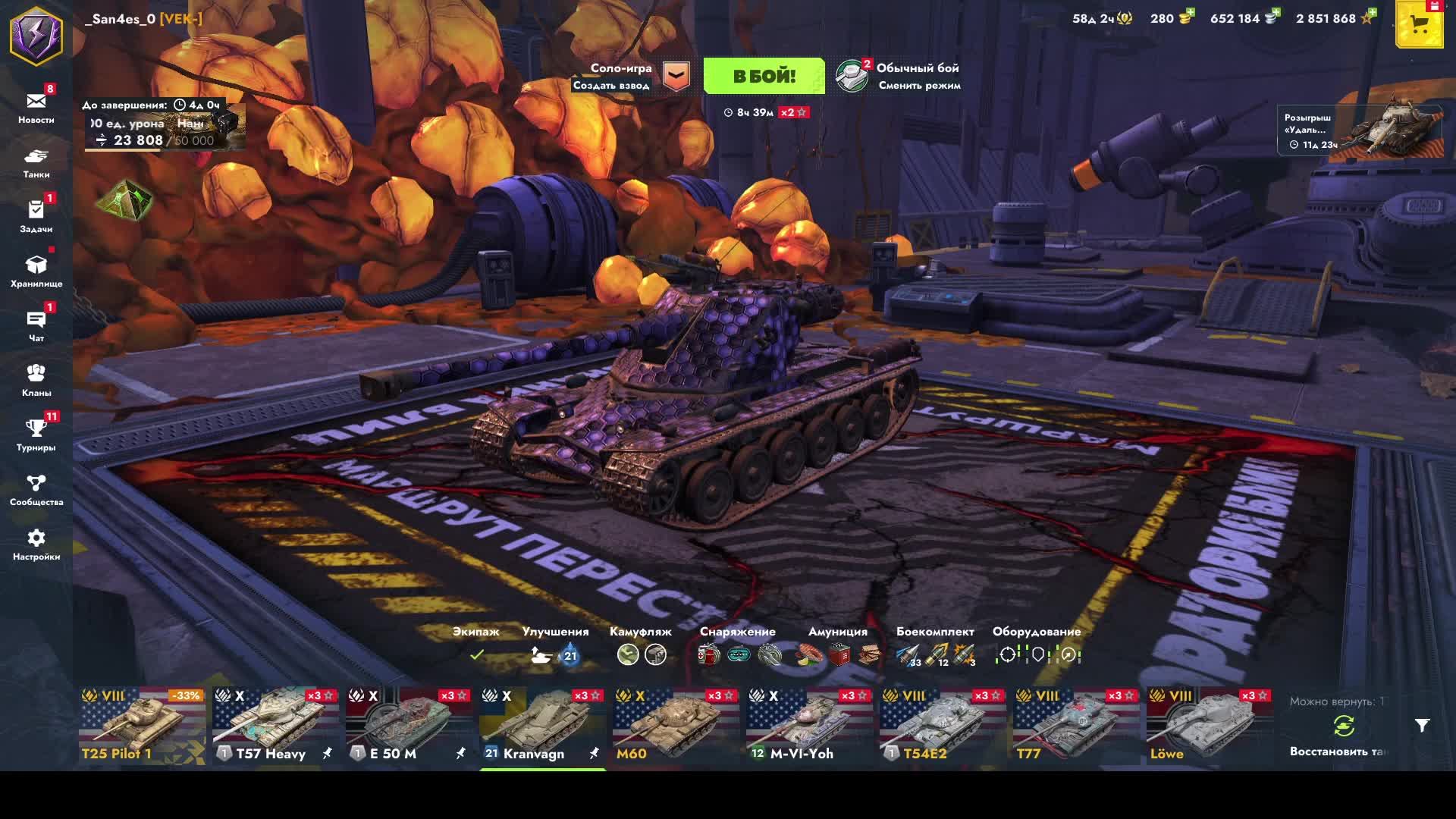This screenshot has width=1456, height=819.
Task: Select the Löwe tank in carousel
Action: pos(1209,726)
